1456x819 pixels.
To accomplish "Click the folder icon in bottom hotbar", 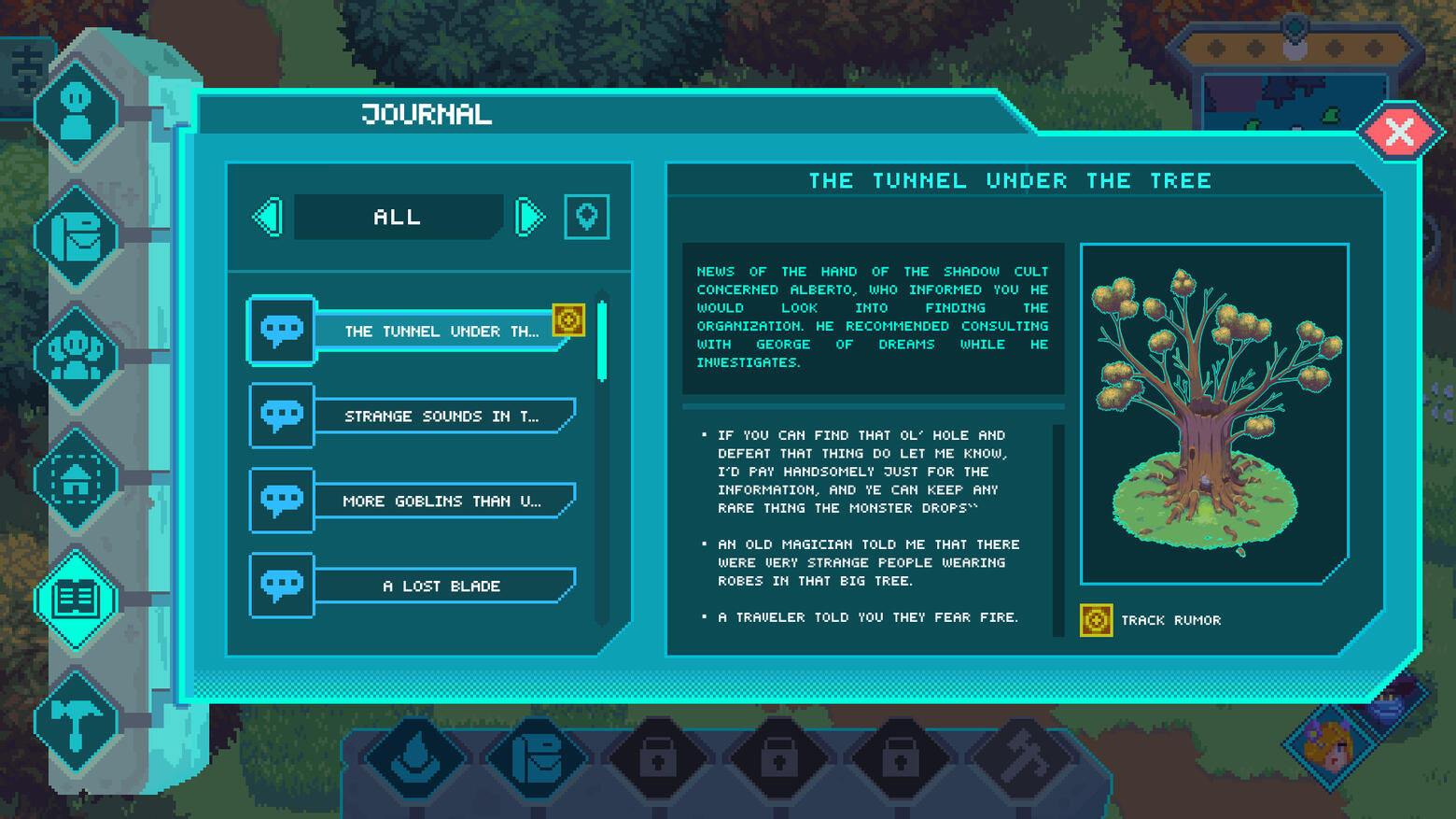I will coord(538,758).
